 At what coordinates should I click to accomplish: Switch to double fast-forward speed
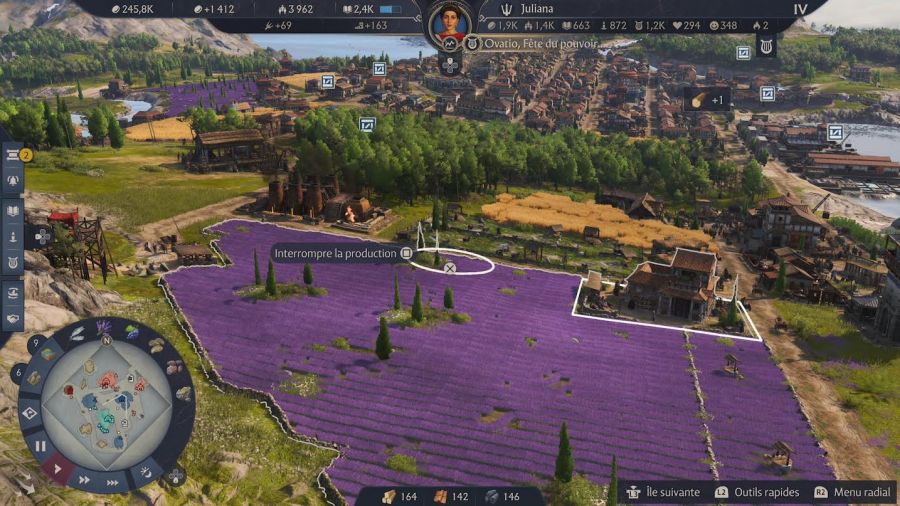[x=85, y=481]
